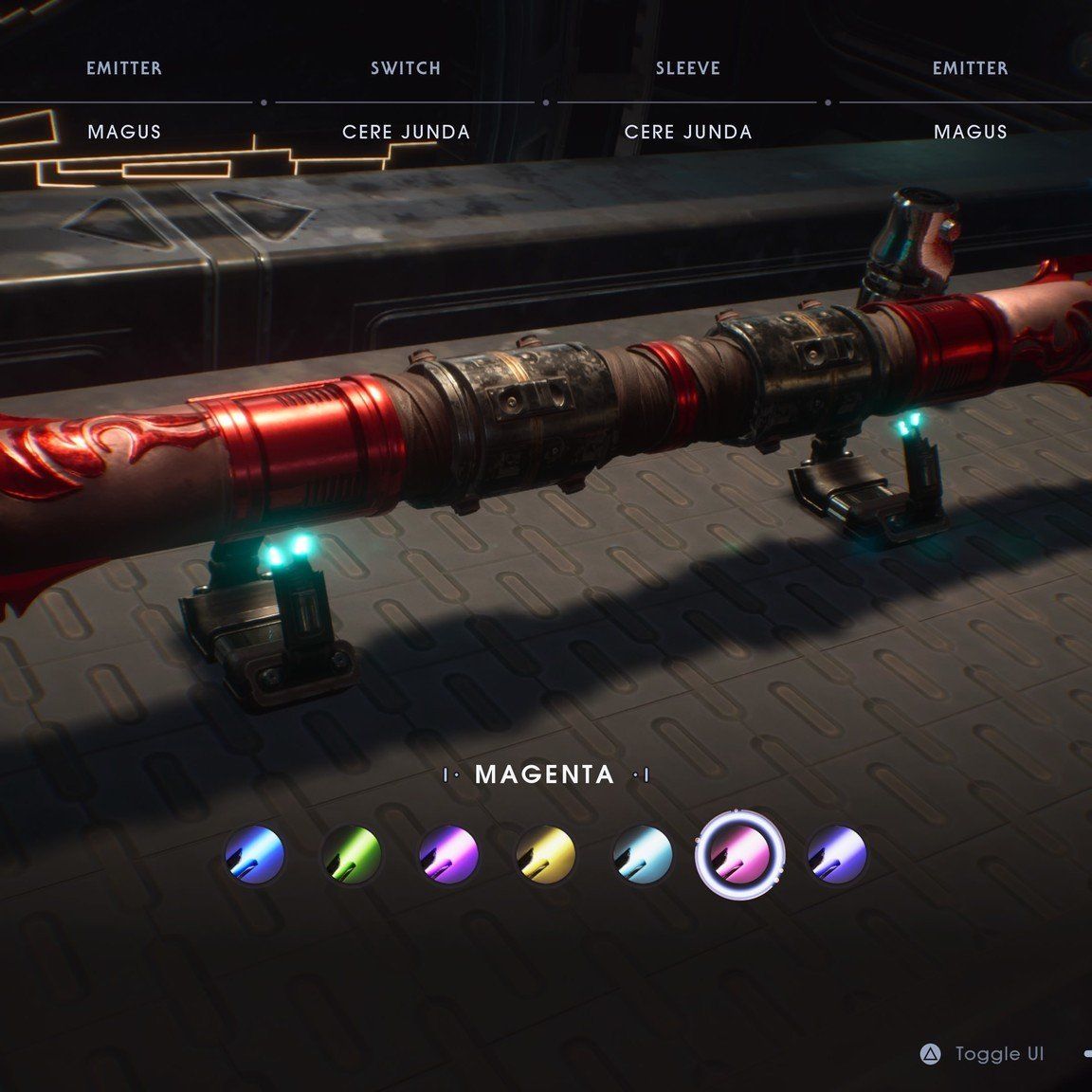Screen dimensions: 1092x1092
Task: Open the Sleeve part category
Action: pyautogui.click(x=687, y=68)
